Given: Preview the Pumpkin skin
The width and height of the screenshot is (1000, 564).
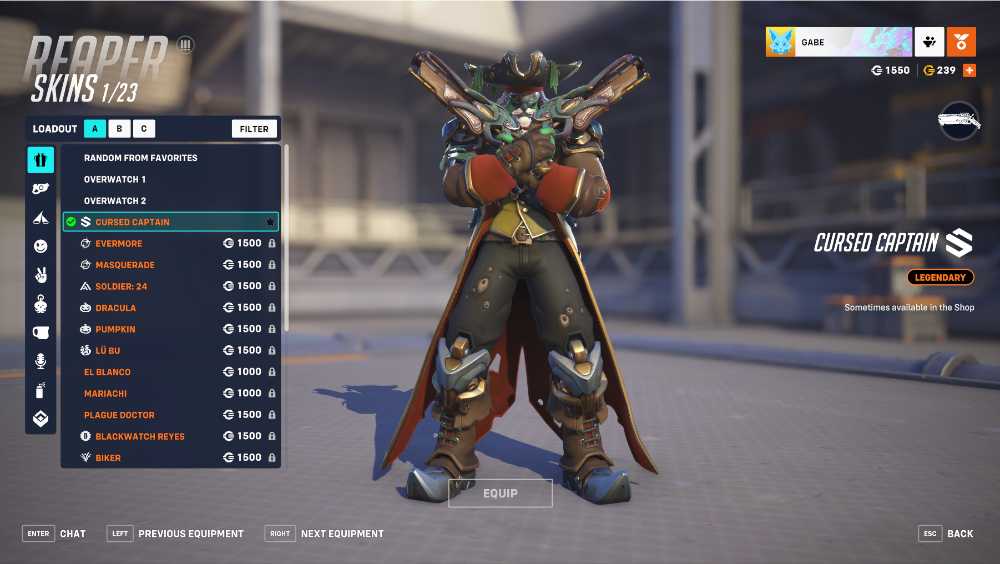Looking at the screenshot, I should 115,329.
